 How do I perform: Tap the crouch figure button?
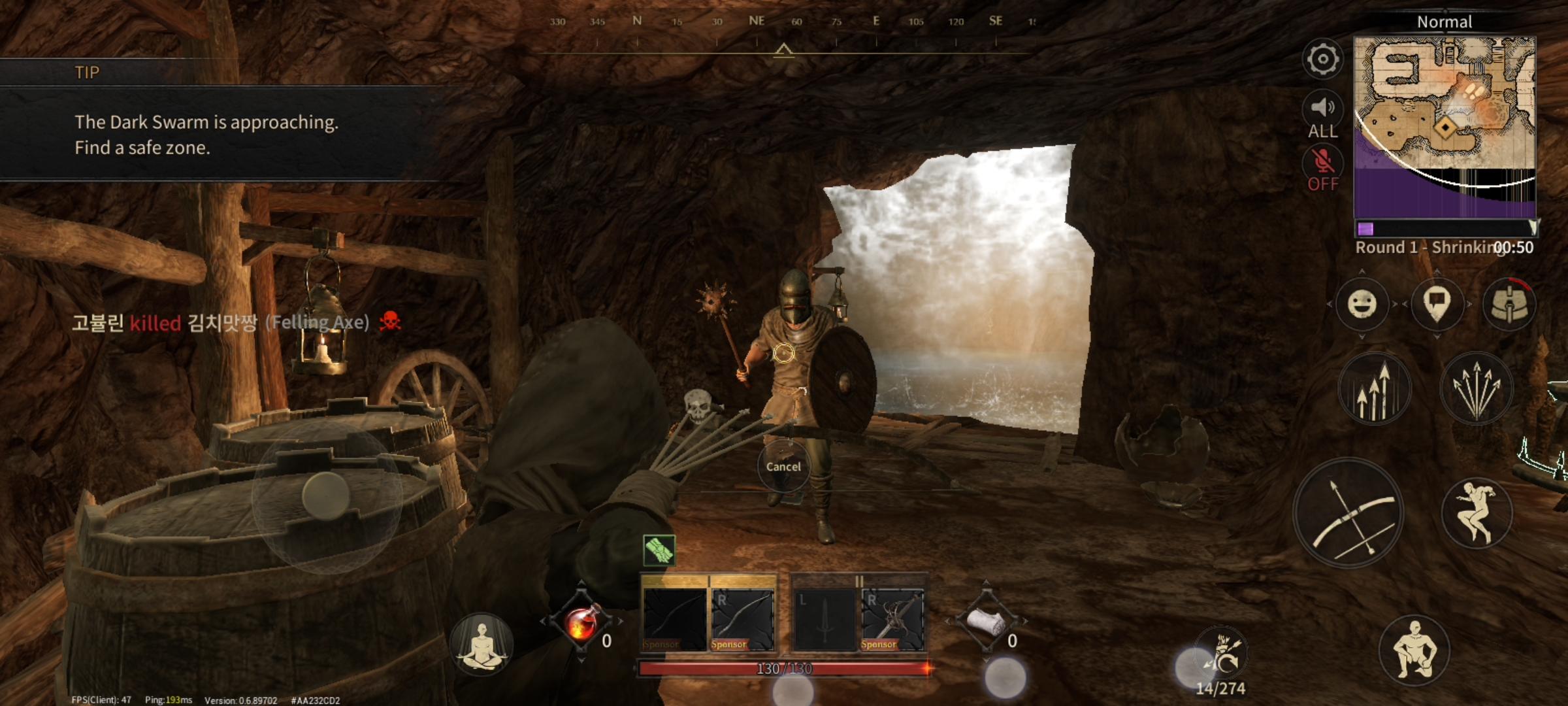1414,649
